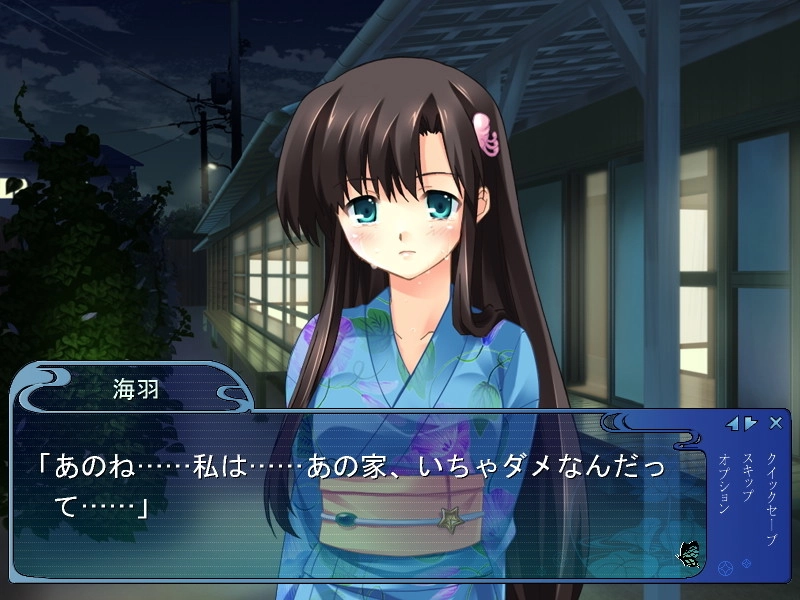
Task: Close the dialogue window with the X
Action: (776, 423)
